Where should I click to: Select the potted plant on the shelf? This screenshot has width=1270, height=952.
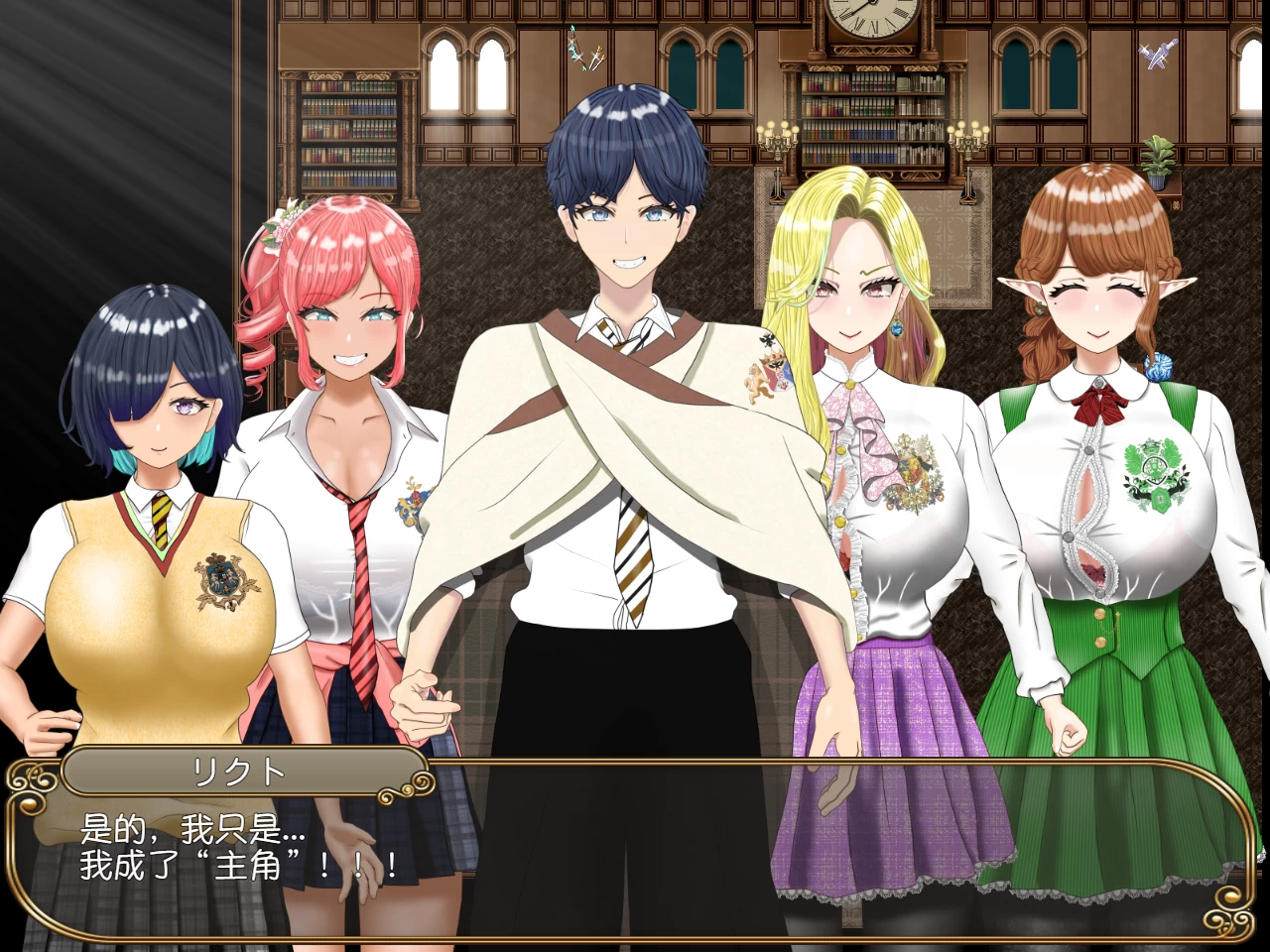pos(1158,161)
